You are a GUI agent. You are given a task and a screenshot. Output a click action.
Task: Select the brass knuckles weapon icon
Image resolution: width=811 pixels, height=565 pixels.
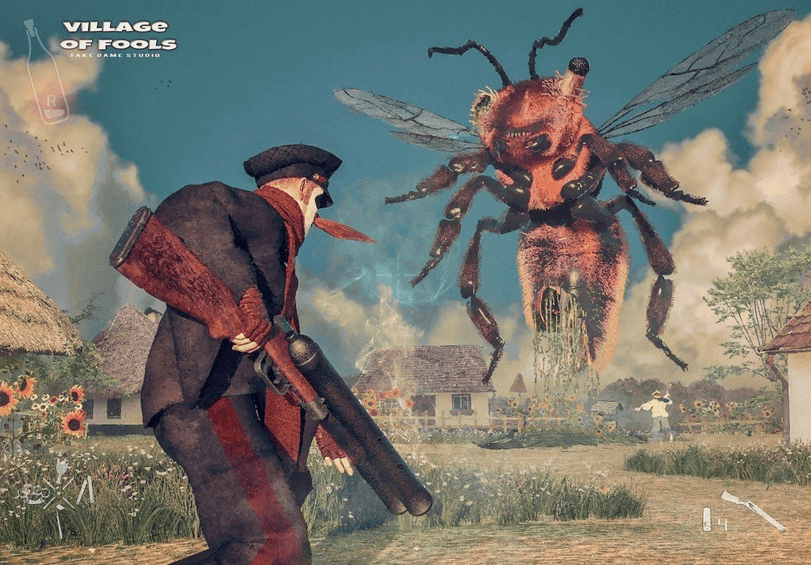pyautogui.click(x=35, y=493)
